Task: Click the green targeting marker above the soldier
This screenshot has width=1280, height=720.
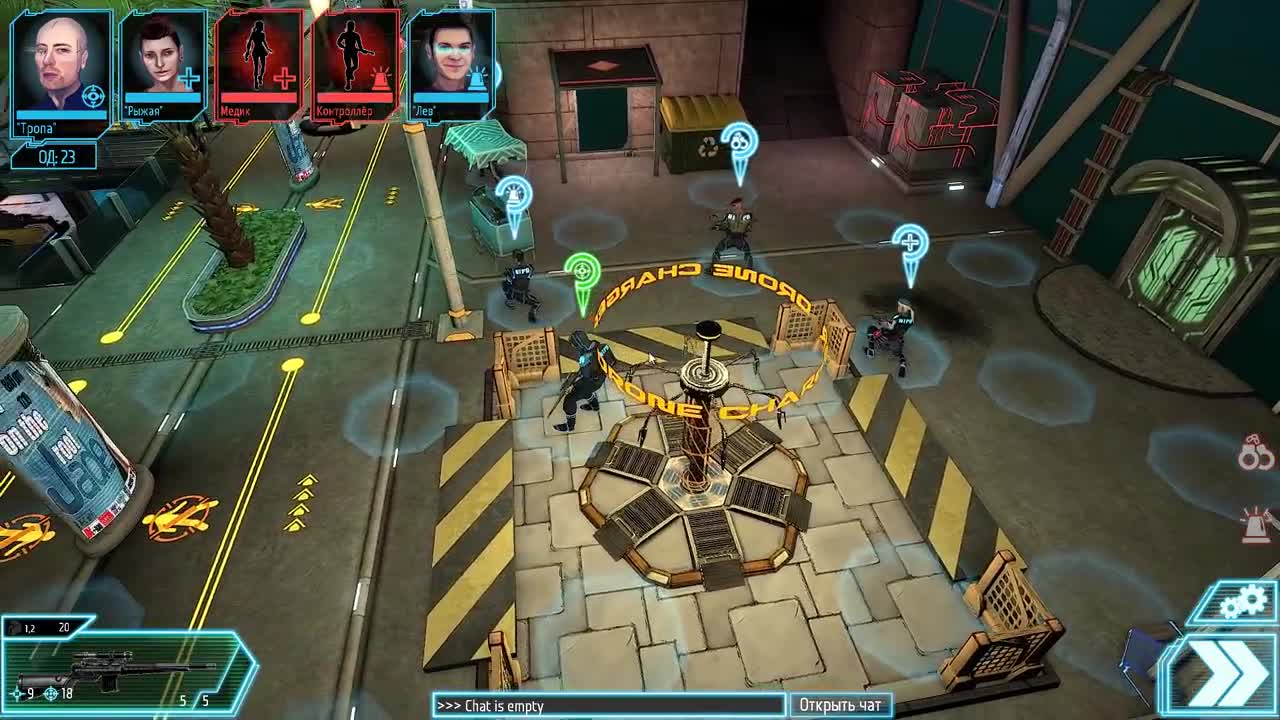Action: click(x=581, y=272)
